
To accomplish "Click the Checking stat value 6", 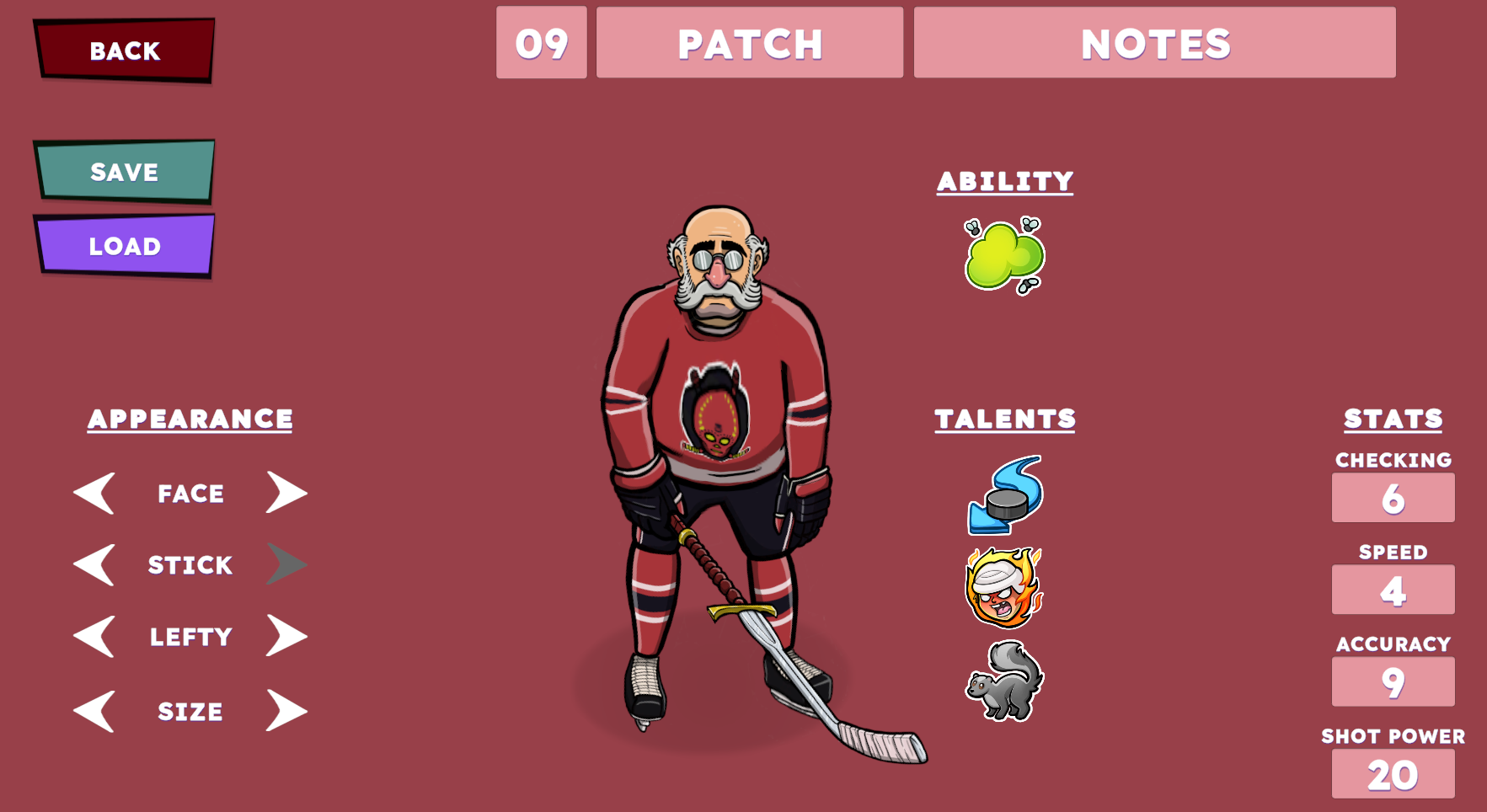I will pos(1393,498).
